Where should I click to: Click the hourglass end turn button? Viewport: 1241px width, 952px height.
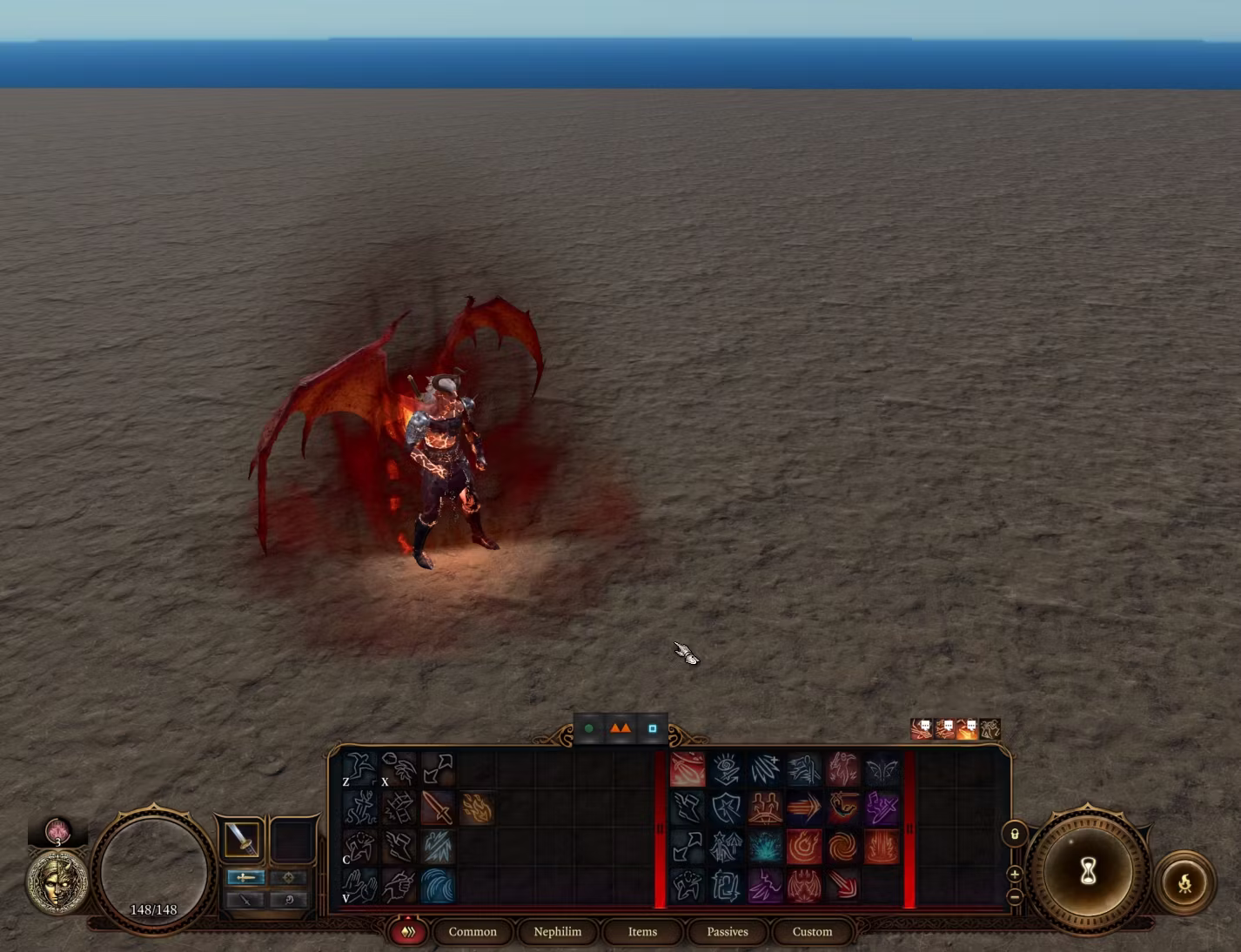(1088, 871)
